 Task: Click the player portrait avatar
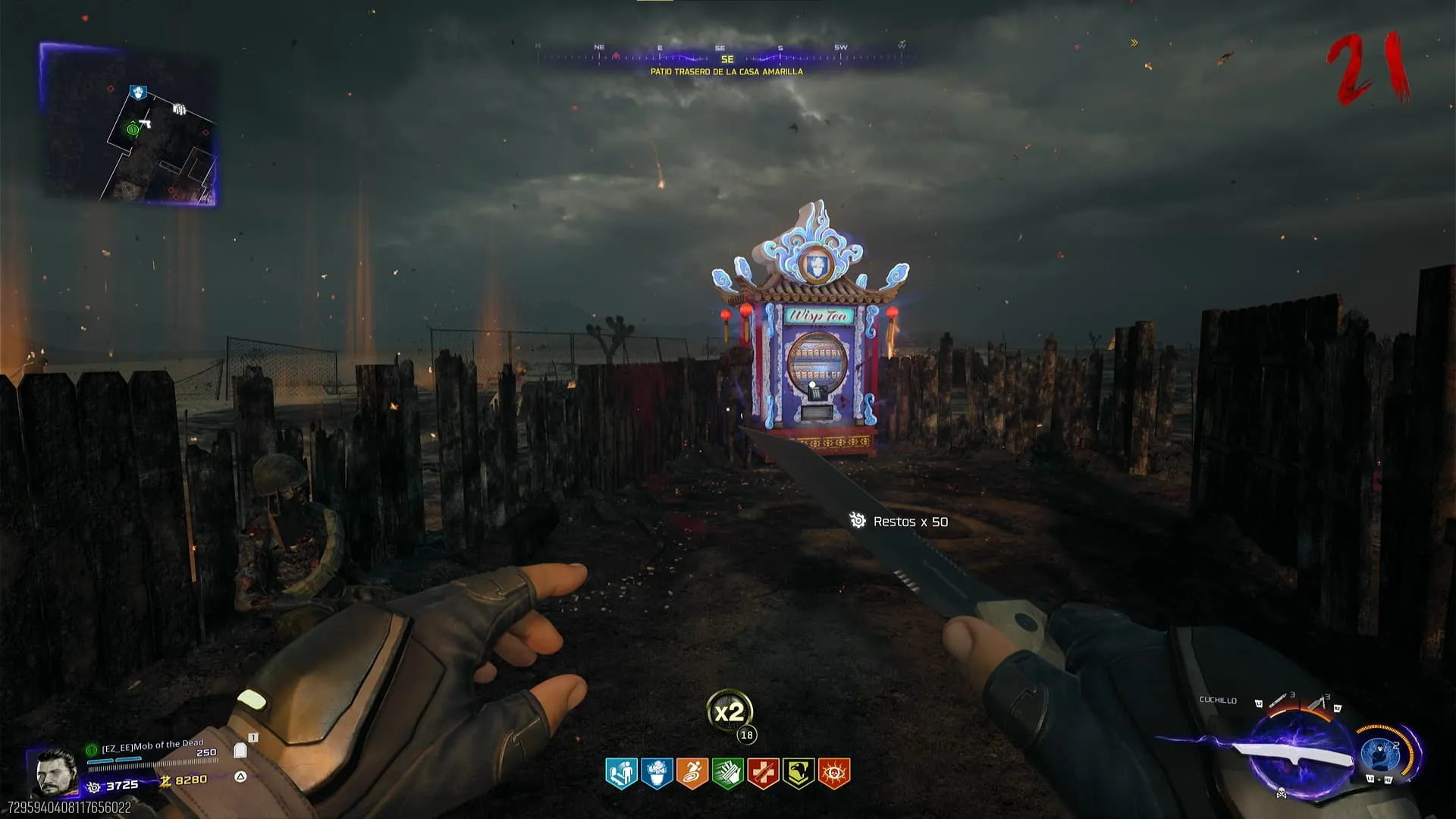point(55,772)
